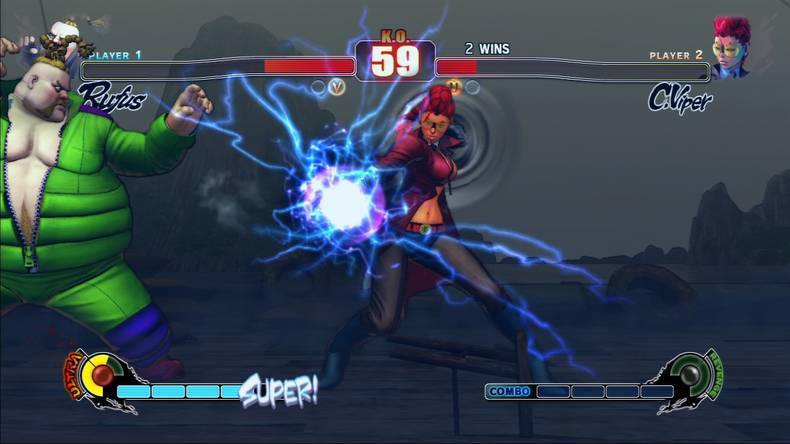Click Player 2's green Revenge gauge icon
790x444 pixels.
tap(692, 373)
